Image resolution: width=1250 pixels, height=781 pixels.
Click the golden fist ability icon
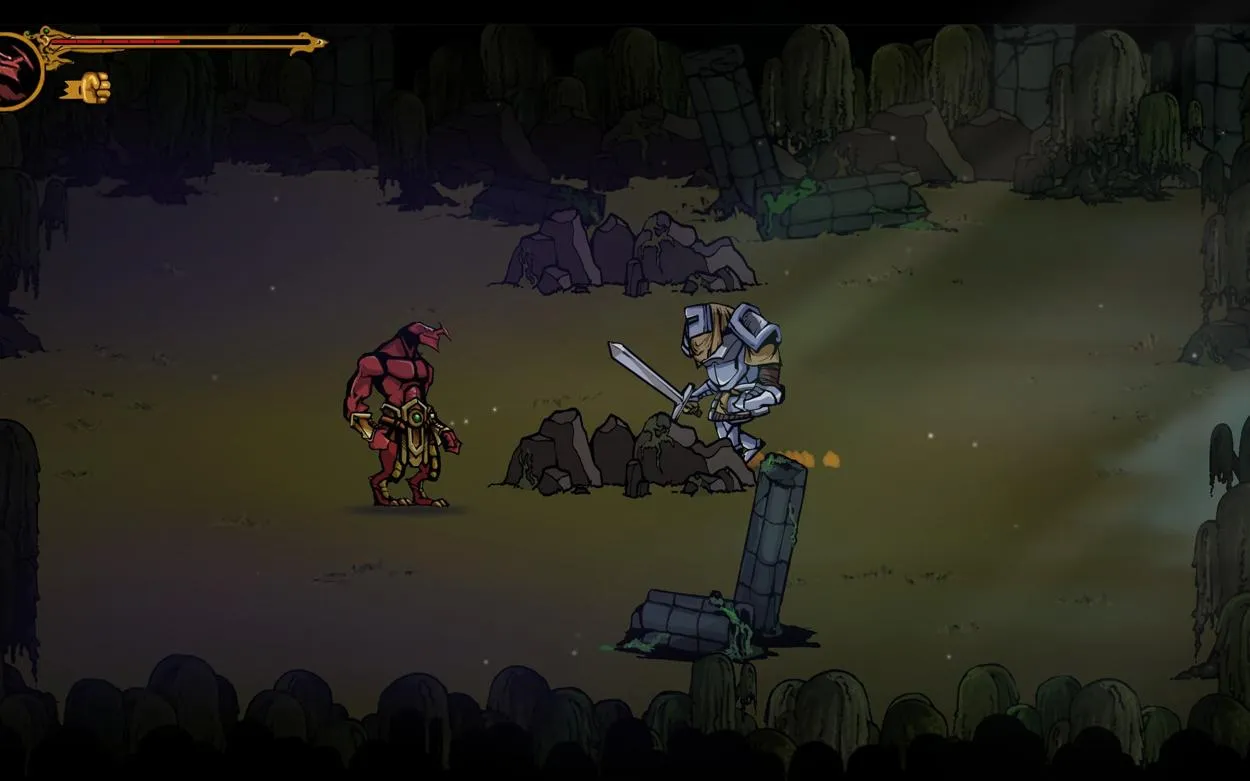[92, 89]
